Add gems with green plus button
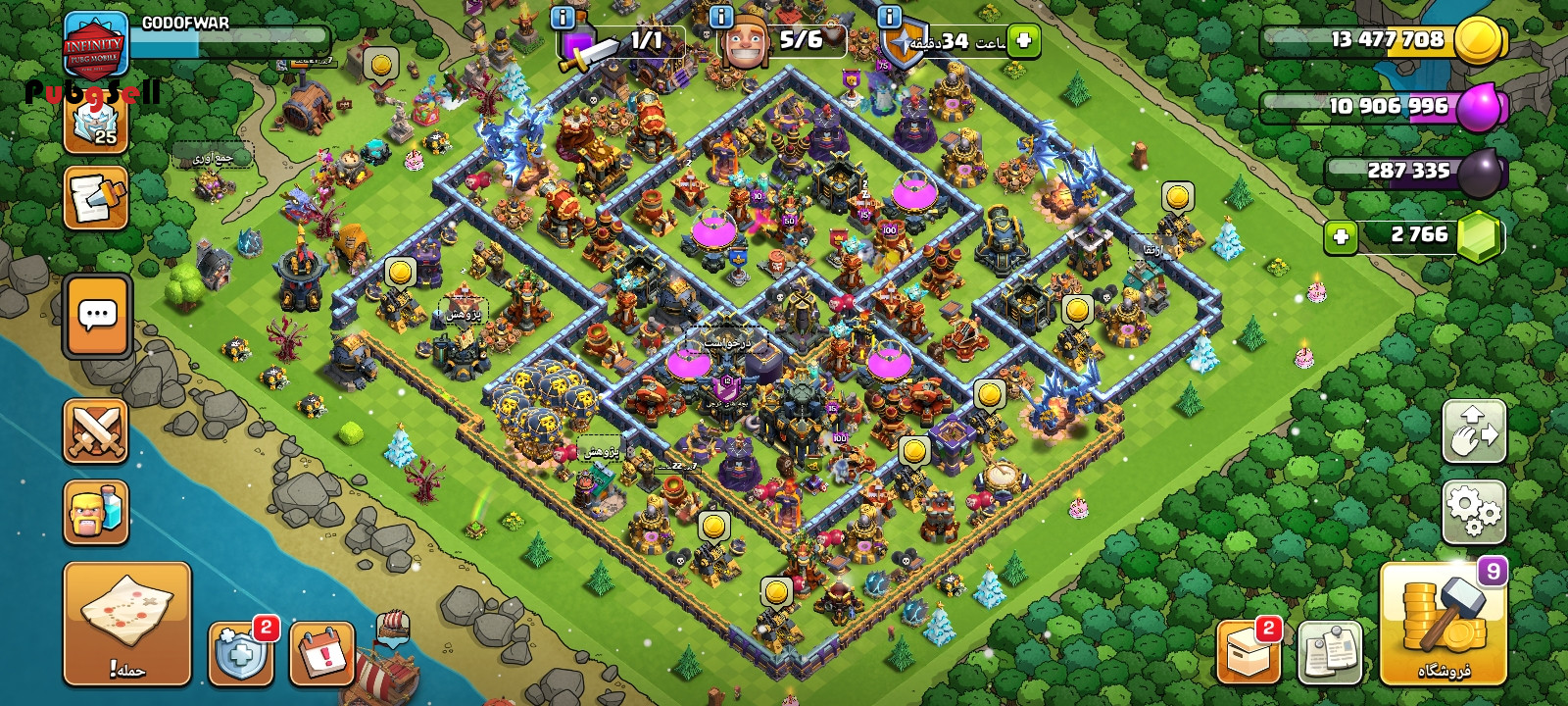 [1341, 236]
